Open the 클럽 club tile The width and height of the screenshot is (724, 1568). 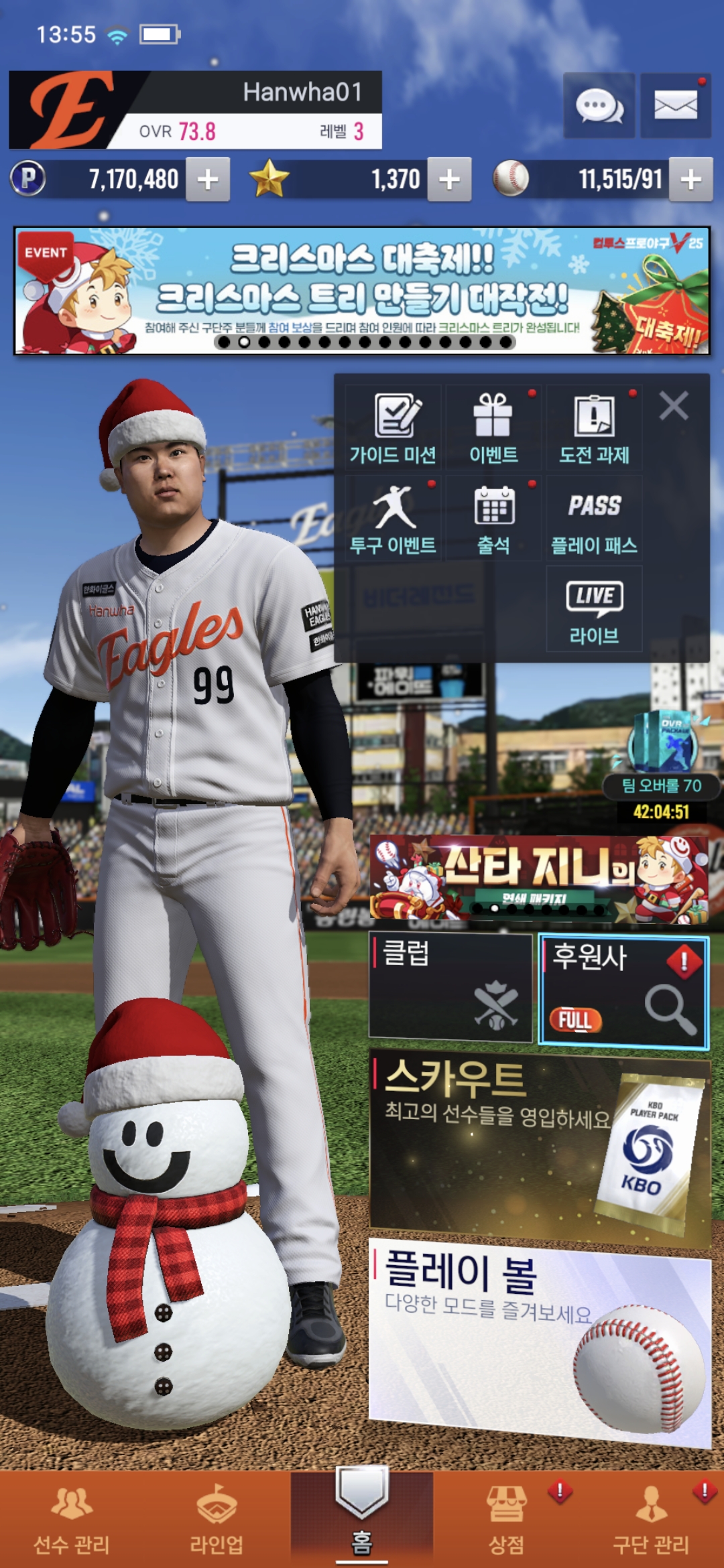pos(450,986)
